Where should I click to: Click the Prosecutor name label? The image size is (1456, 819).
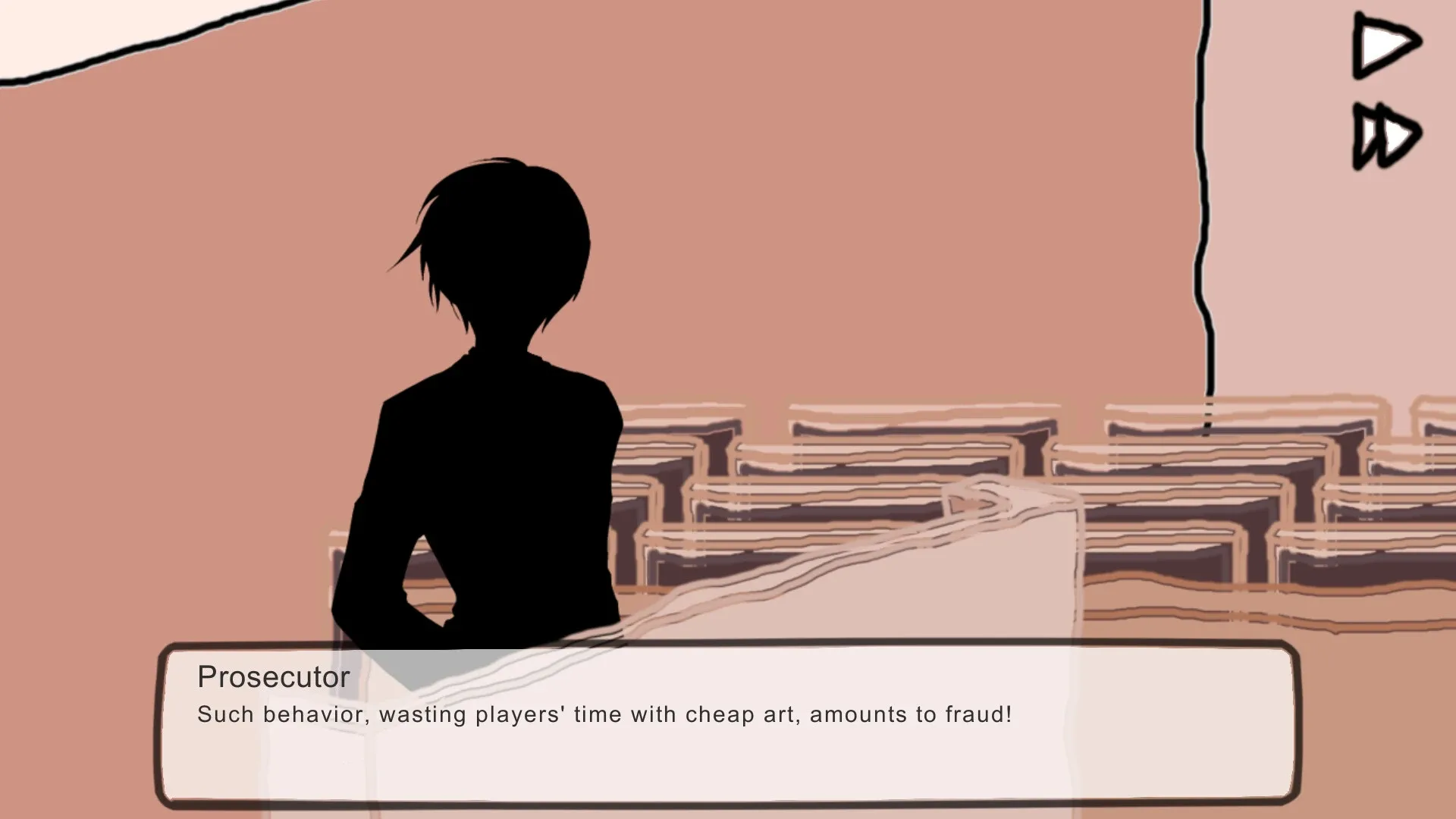[274, 676]
